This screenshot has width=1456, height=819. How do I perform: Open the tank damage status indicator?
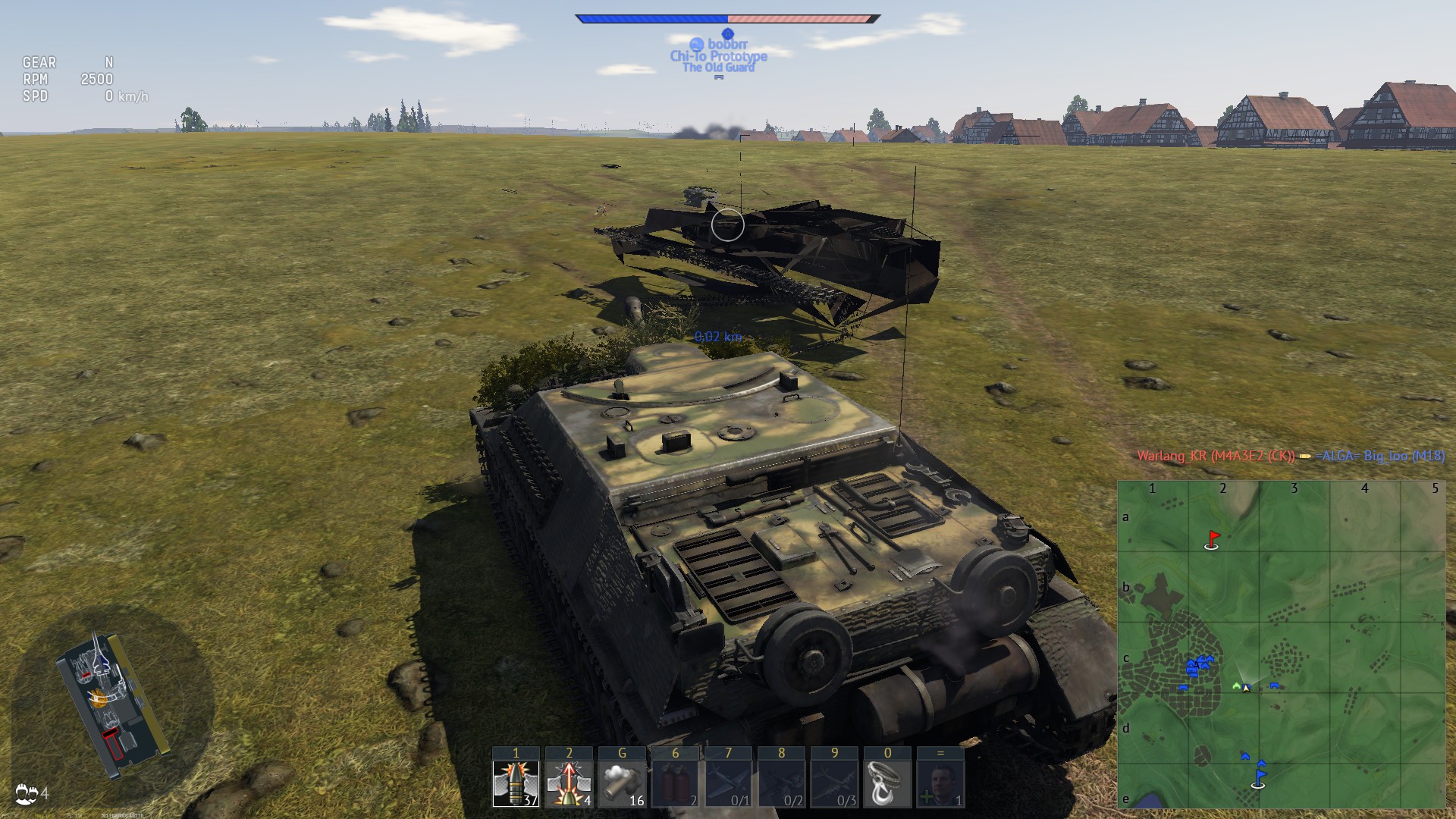click(111, 704)
